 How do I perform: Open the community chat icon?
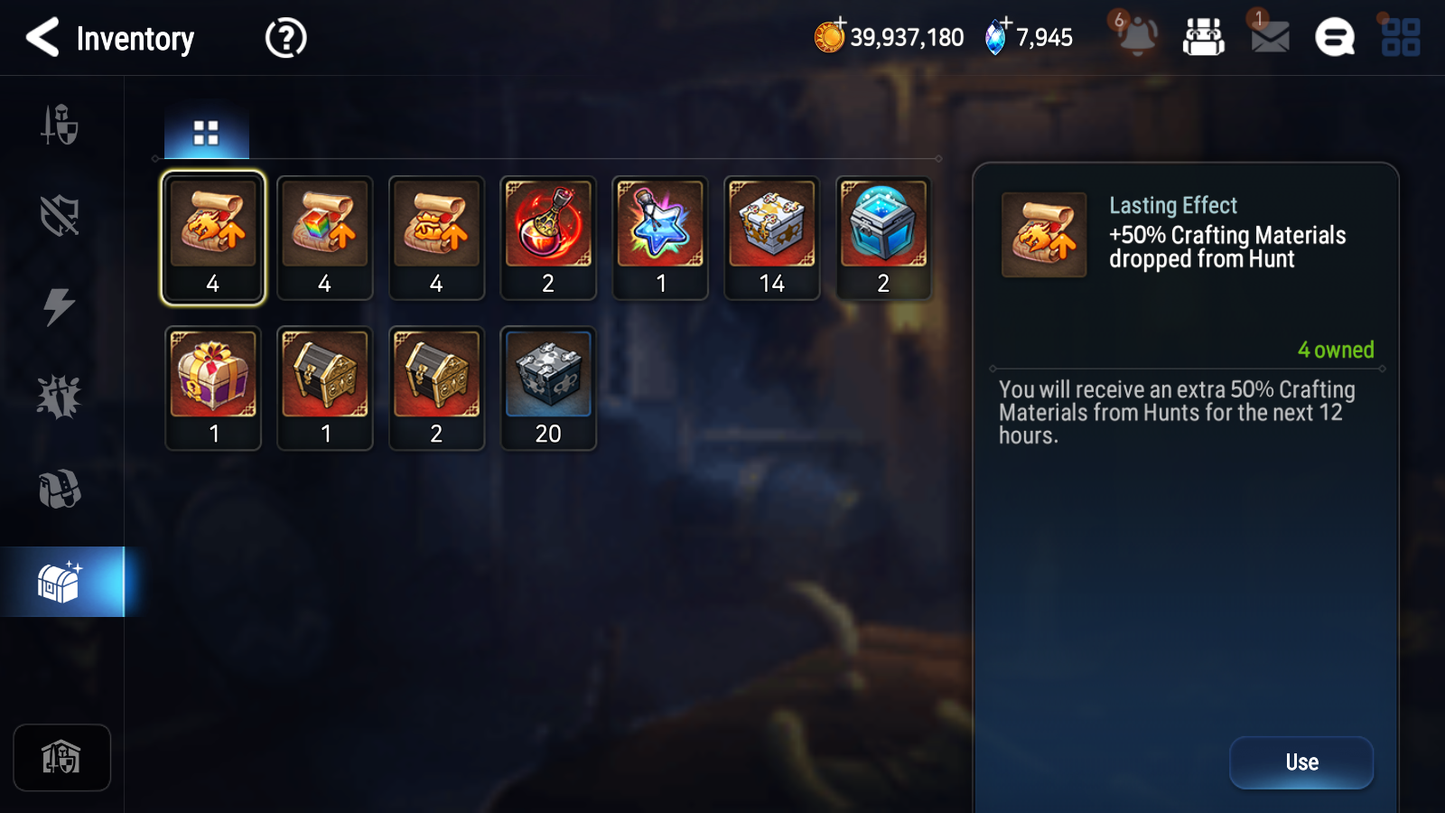point(1334,37)
